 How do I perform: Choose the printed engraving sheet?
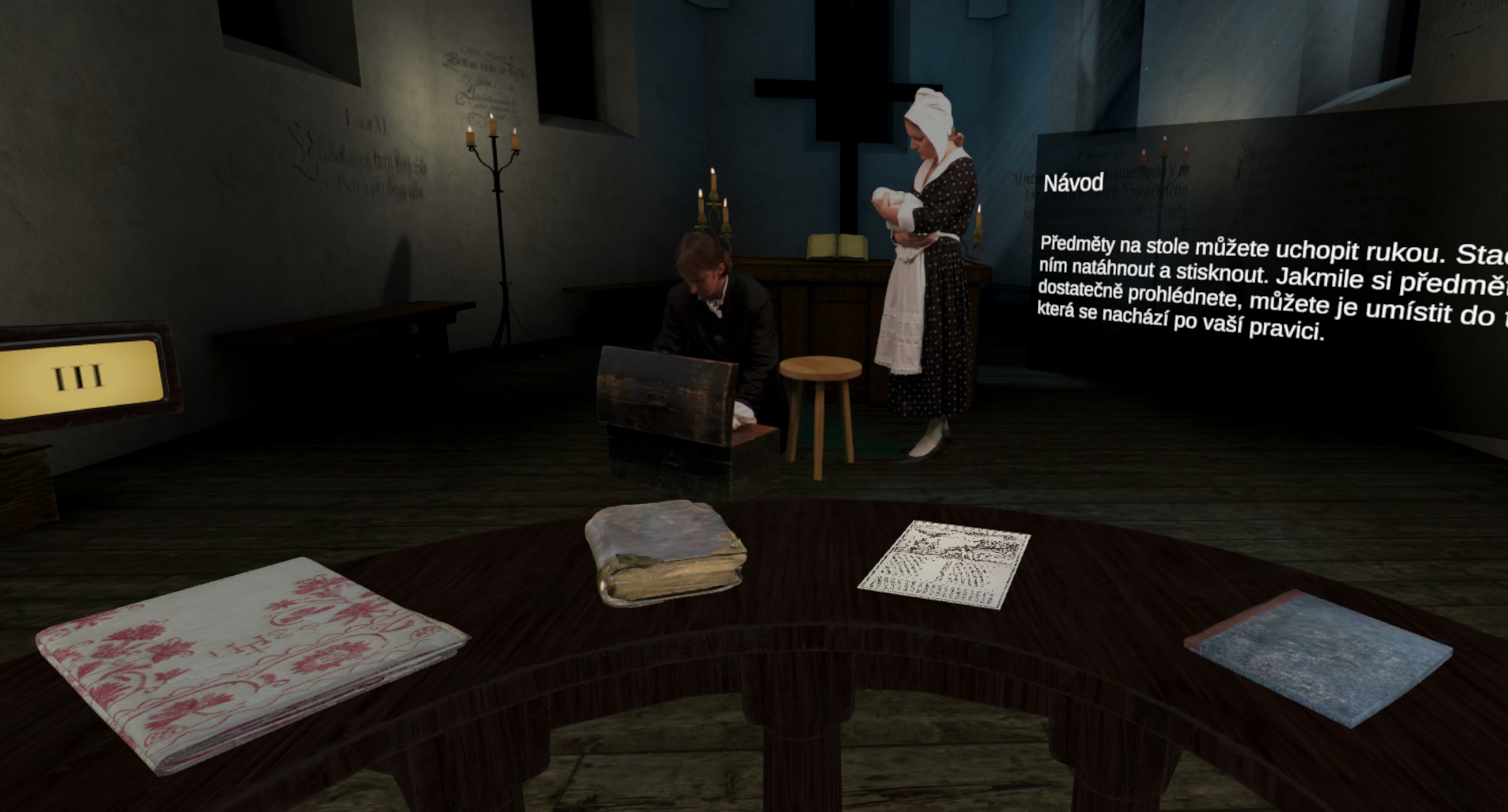[x=945, y=564]
